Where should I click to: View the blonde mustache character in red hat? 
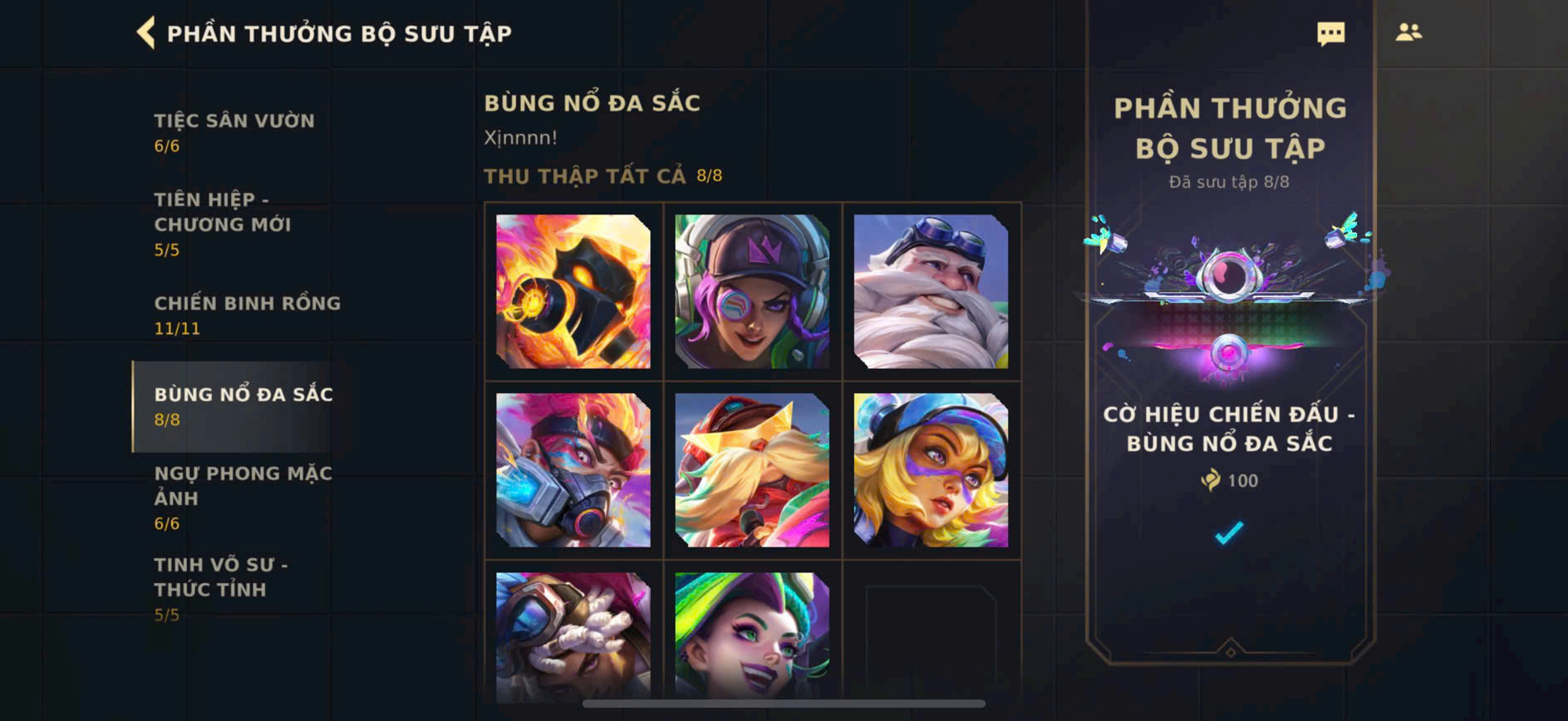click(x=752, y=470)
